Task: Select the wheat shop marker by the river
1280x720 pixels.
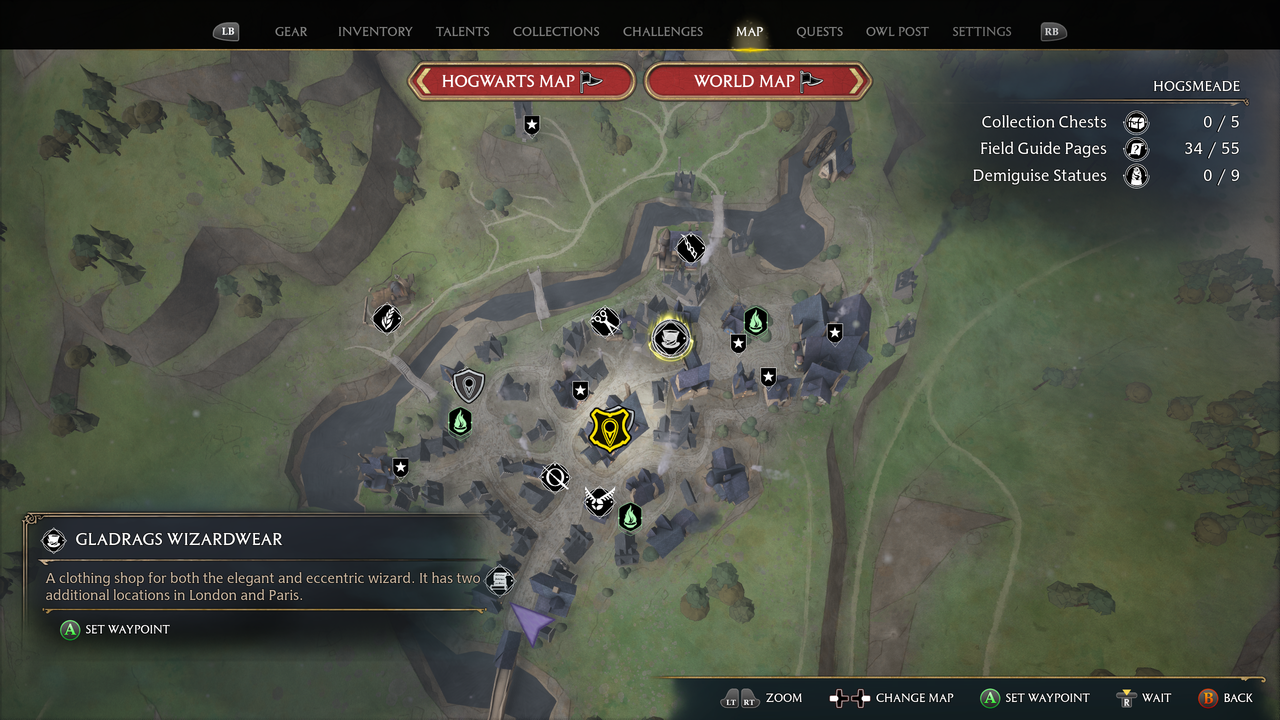Action: (387, 318)
